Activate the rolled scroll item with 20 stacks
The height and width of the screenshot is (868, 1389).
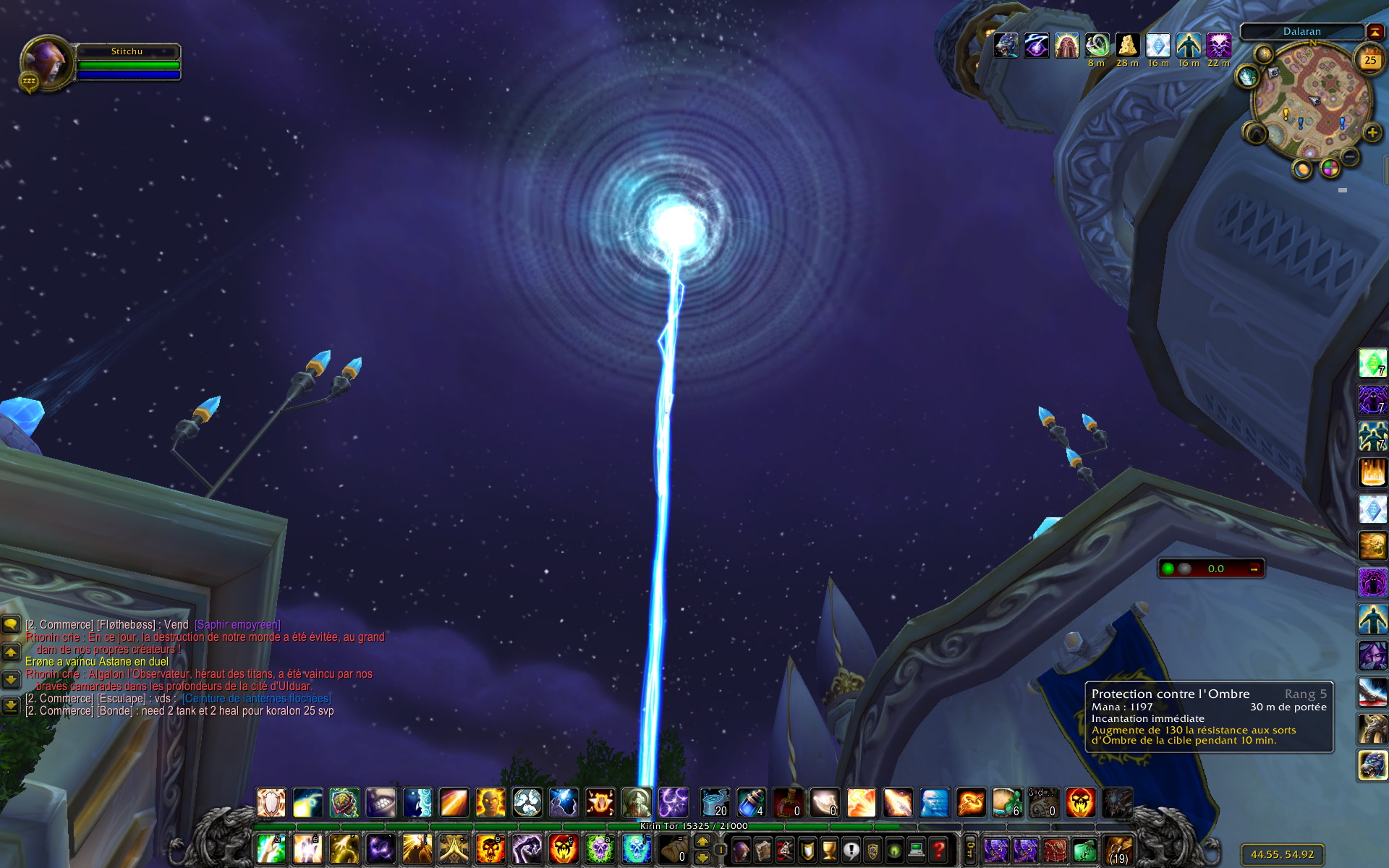(714, 803)
